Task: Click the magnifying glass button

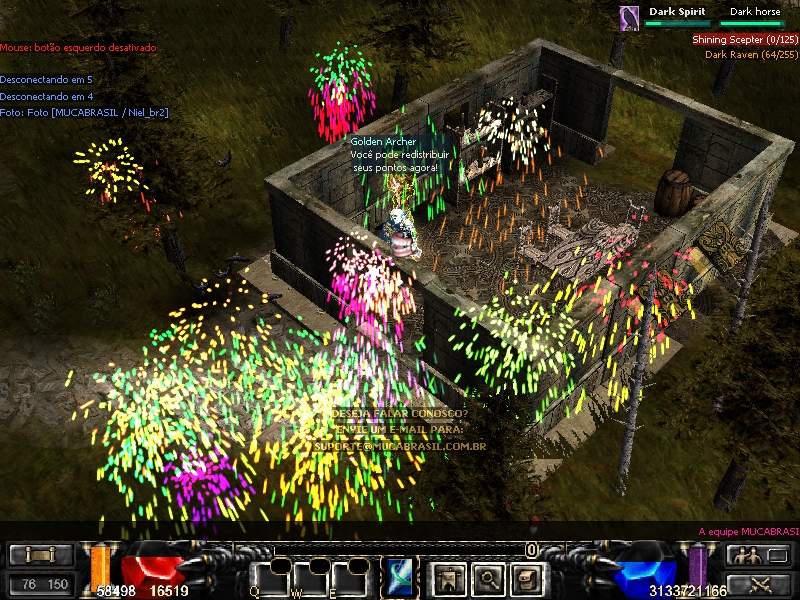Action: coord(486,578)
